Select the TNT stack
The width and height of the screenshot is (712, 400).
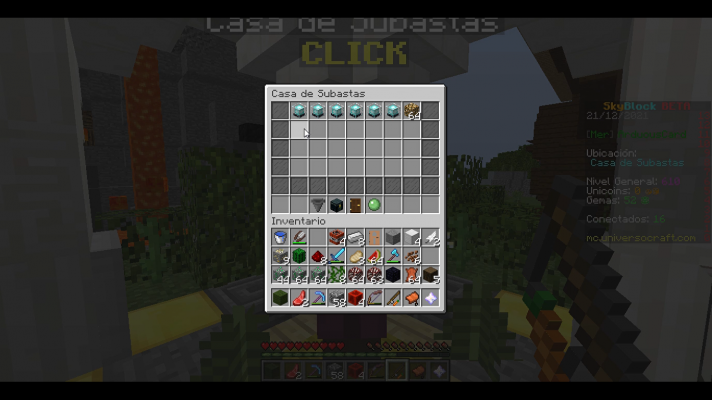336,237
